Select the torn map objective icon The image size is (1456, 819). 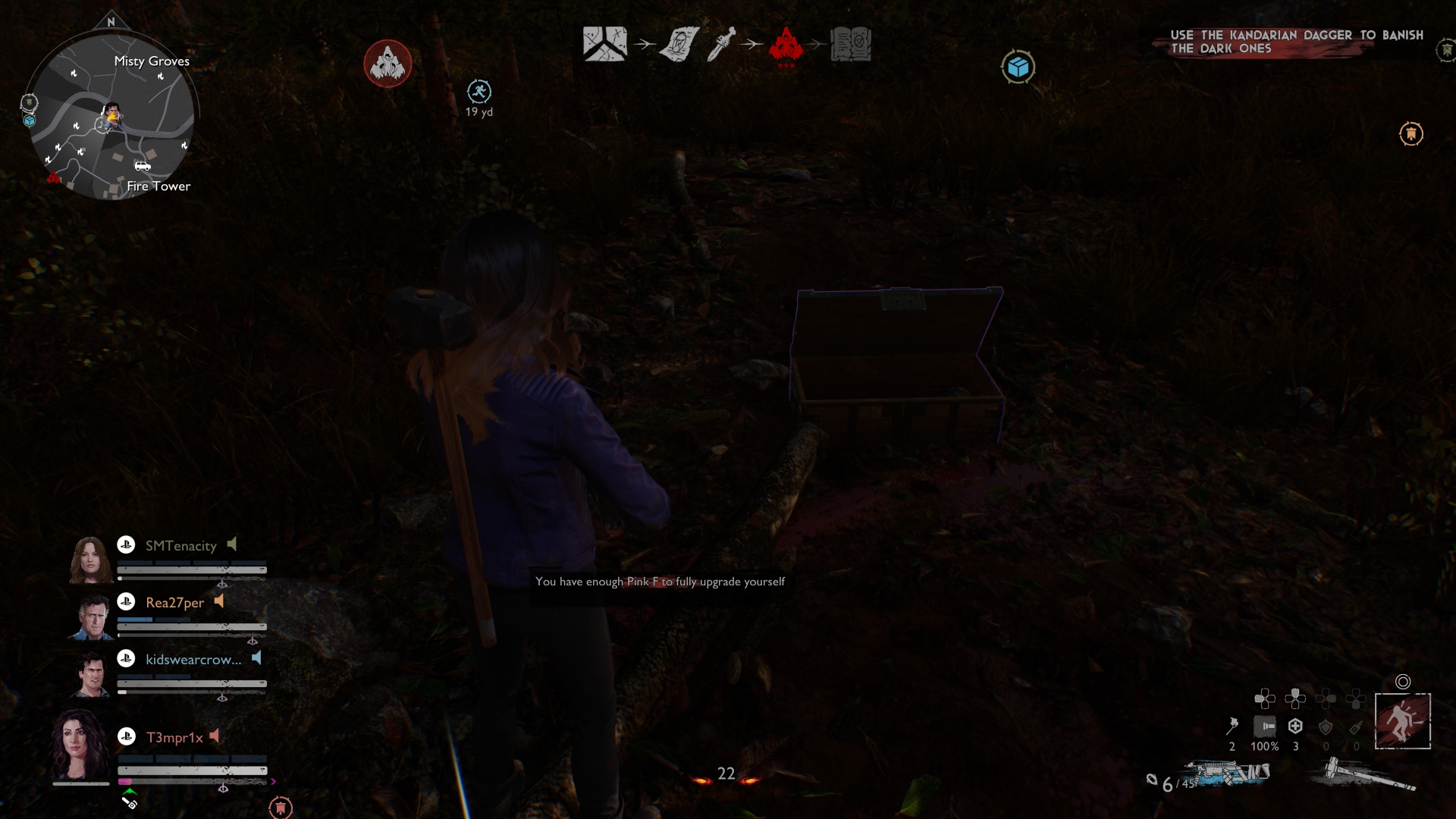point(604,44)
